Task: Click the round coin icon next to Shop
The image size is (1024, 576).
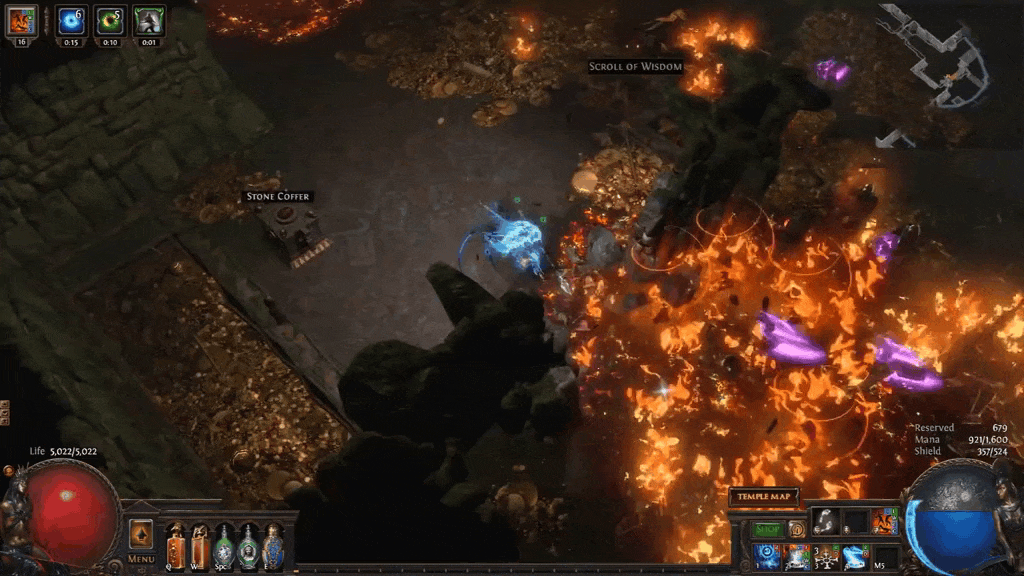Action: tap(797, 528)
